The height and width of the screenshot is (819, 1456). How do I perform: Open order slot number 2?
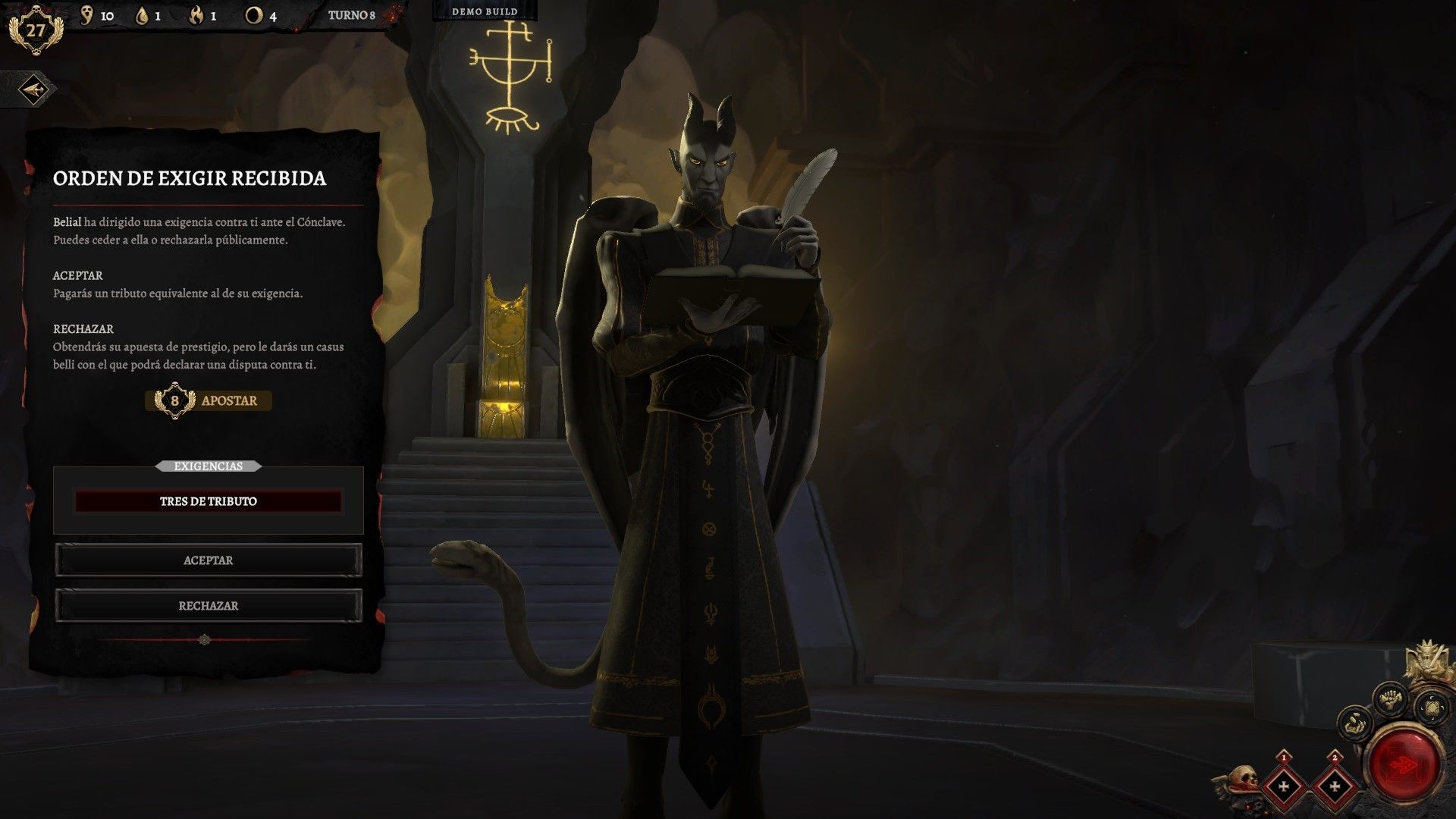pyautogui.click(x=1335, y=785)
